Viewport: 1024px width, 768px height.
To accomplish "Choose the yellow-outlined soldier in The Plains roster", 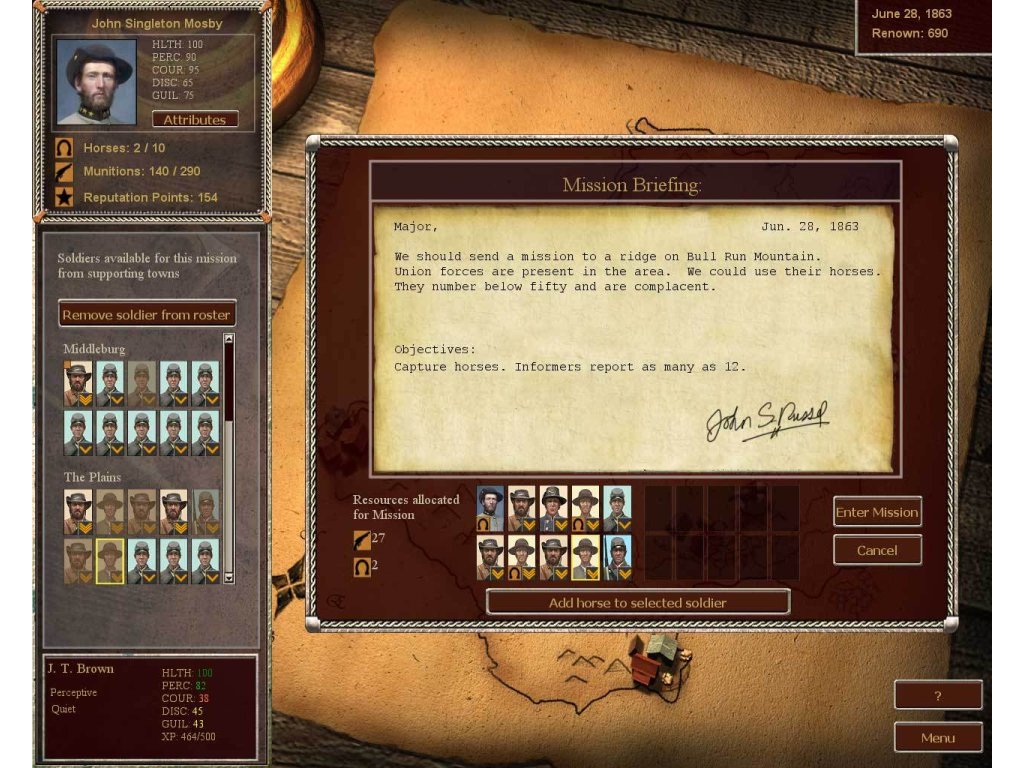I will [110, 561].
